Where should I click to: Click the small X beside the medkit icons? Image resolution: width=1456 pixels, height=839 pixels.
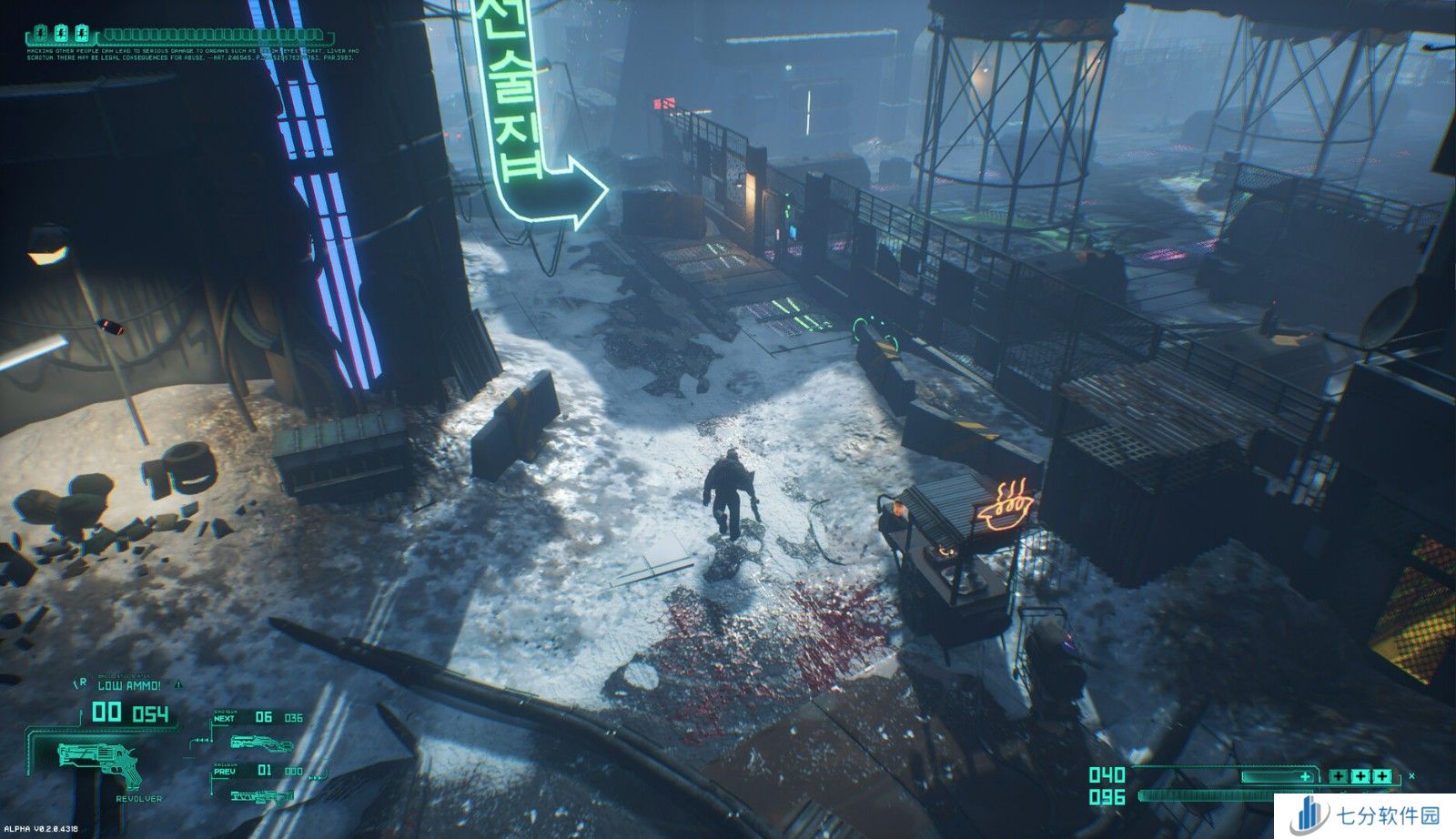click(1411, 775)
